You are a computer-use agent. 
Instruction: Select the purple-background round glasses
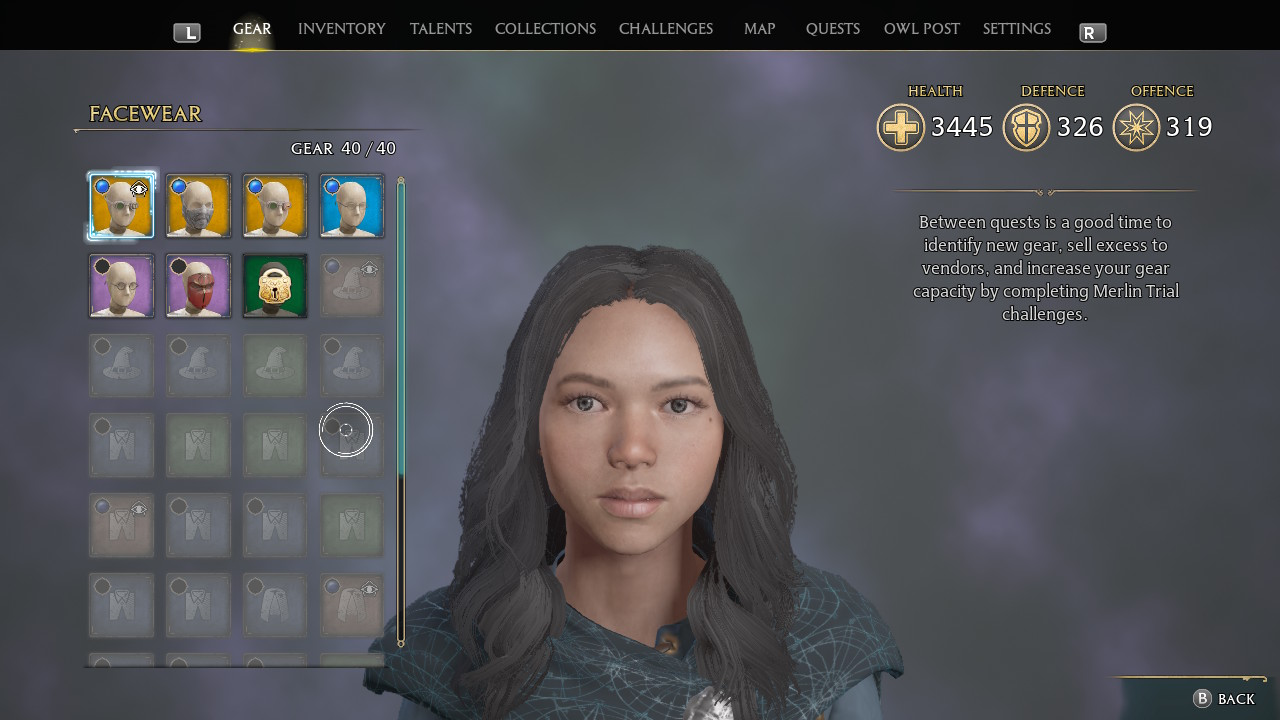pyautogui.click(x=121, y=286)
